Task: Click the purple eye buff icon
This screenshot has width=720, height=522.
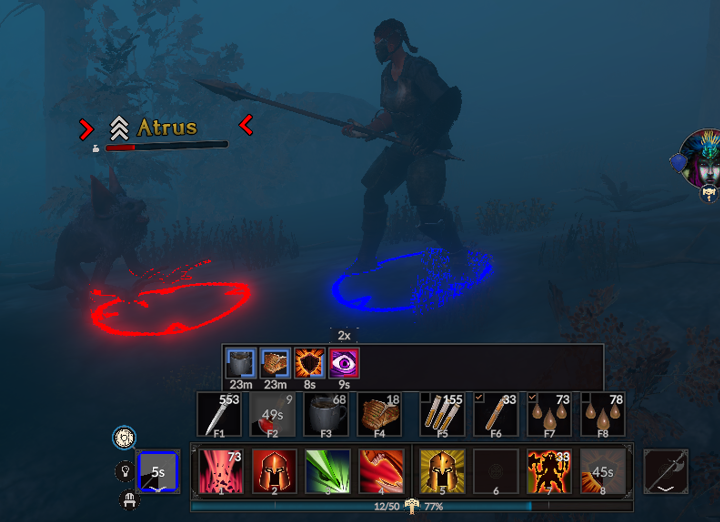Action: pos(344,361)
